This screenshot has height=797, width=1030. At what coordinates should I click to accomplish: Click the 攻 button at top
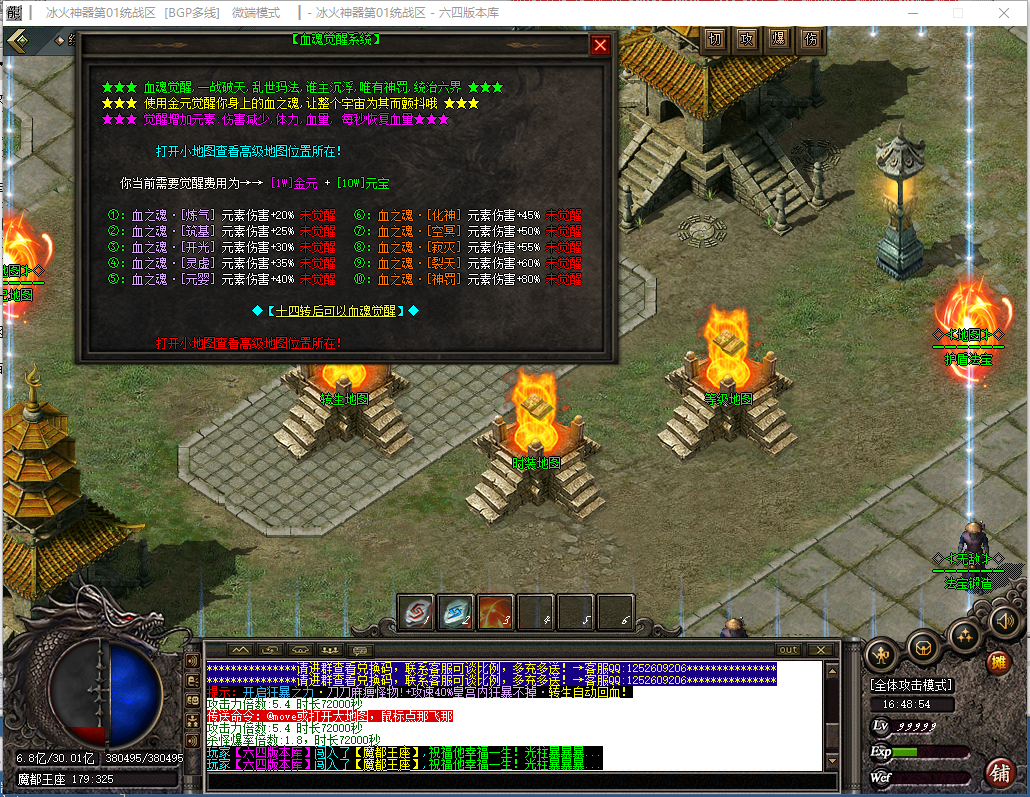746,39
